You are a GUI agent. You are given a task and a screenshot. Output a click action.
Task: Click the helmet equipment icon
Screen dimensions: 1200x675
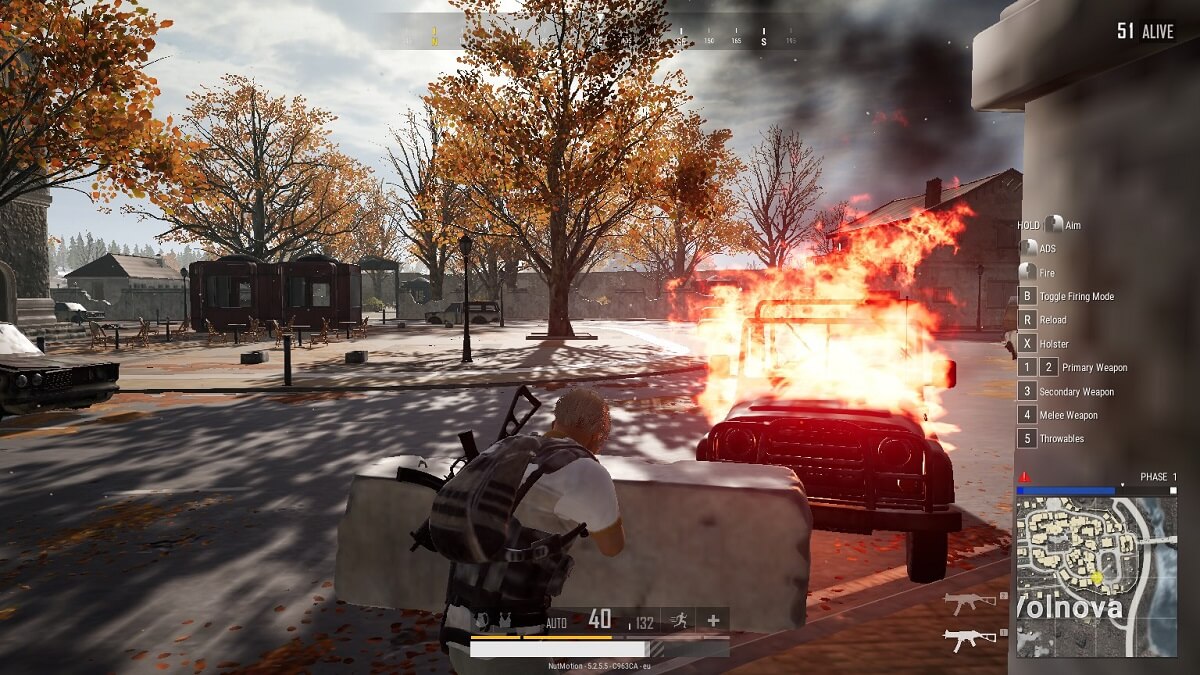coord(482,621)
